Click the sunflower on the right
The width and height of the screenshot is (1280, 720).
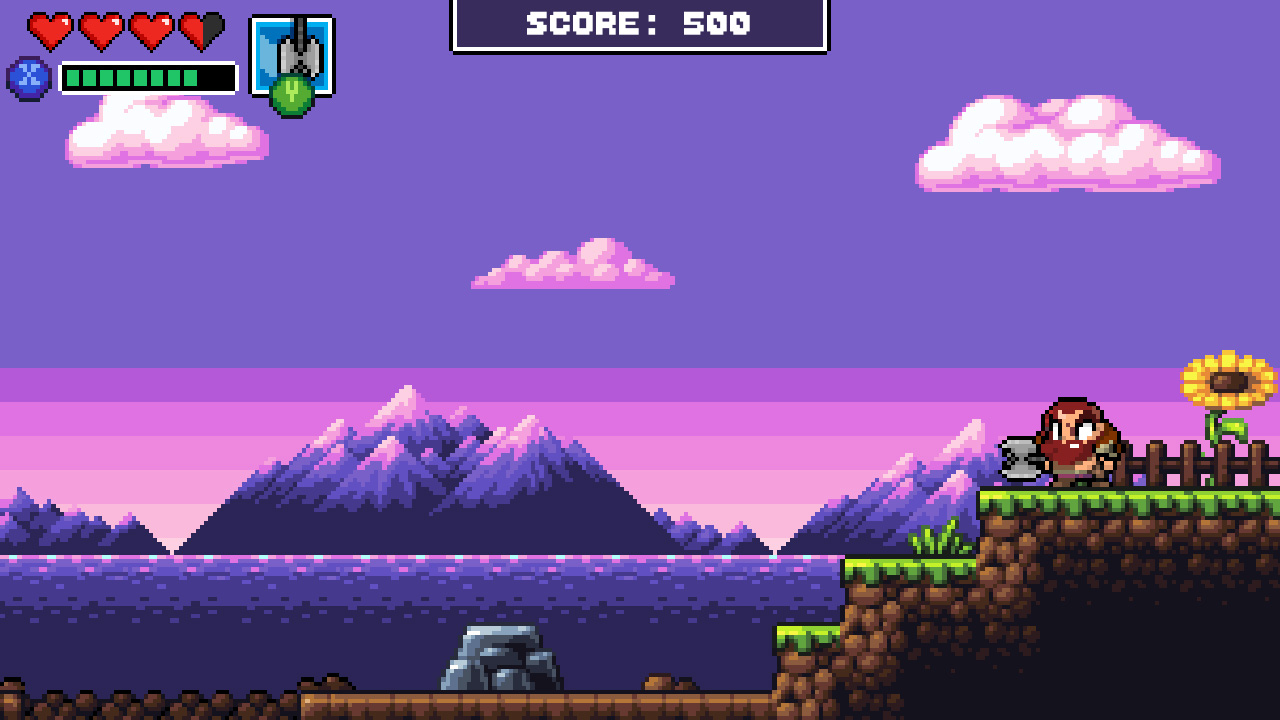[1227, 381]
